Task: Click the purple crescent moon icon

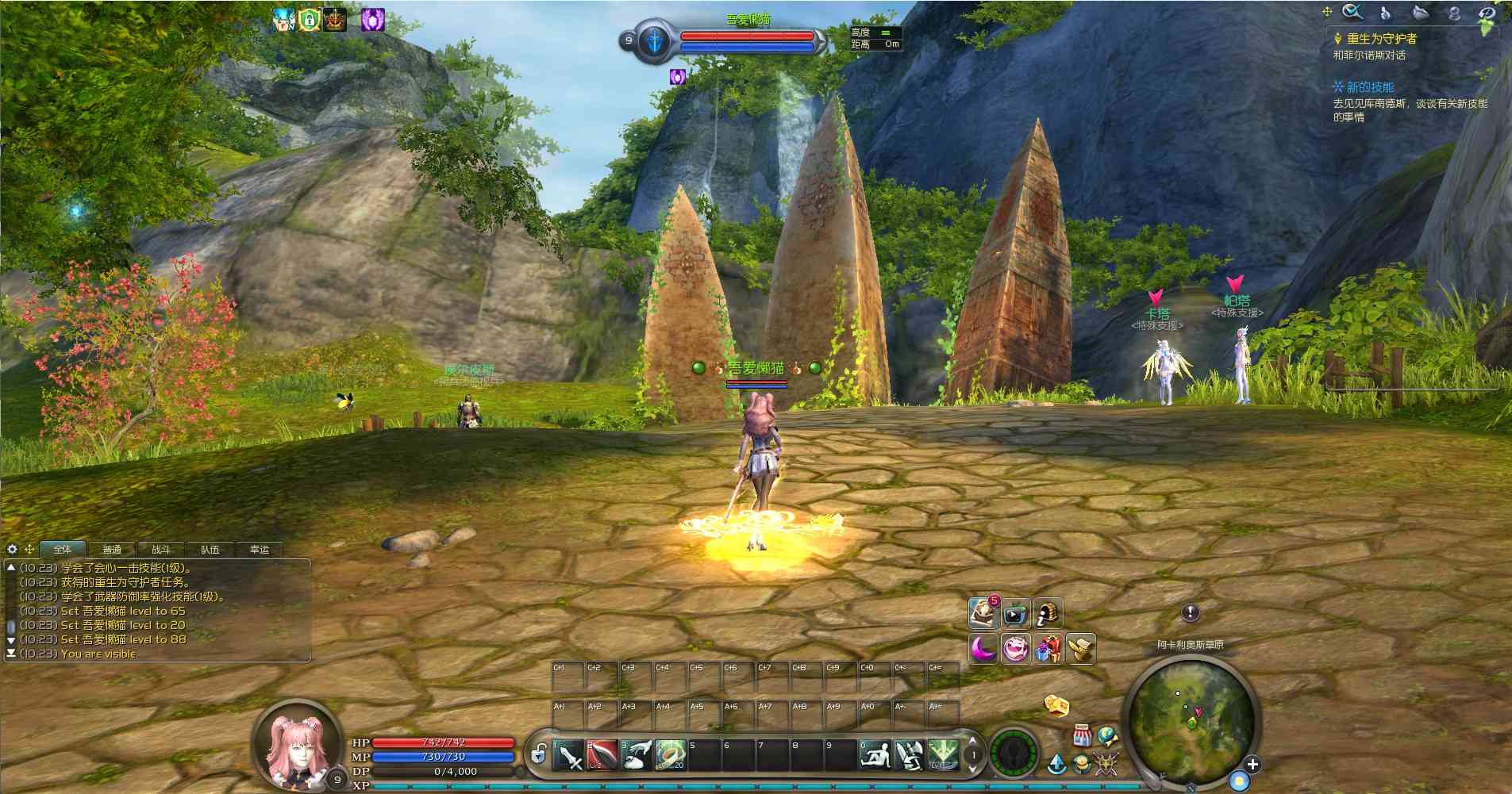Action: [983, 649]
